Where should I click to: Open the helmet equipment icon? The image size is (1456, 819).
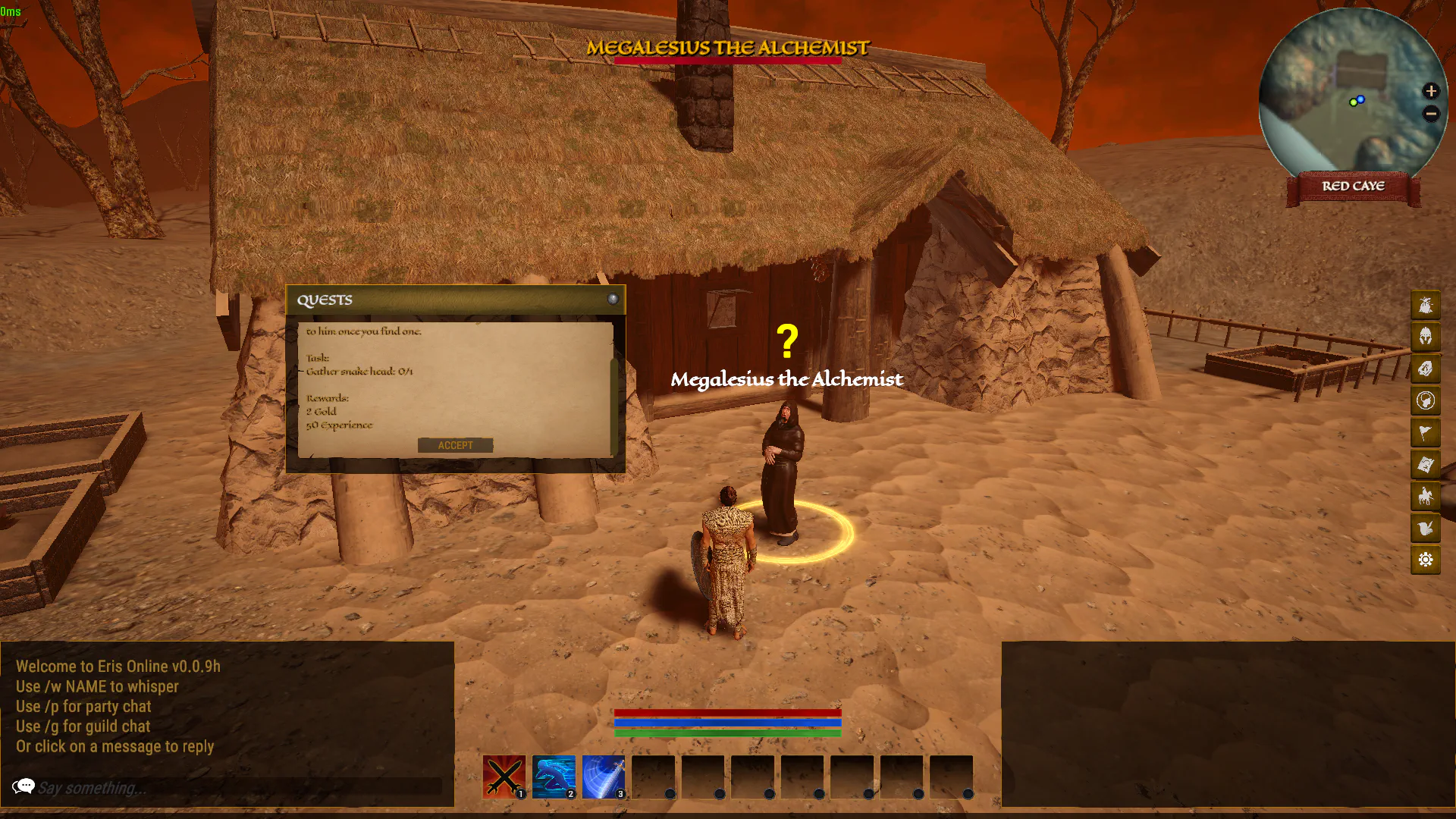coord(1426,337)
